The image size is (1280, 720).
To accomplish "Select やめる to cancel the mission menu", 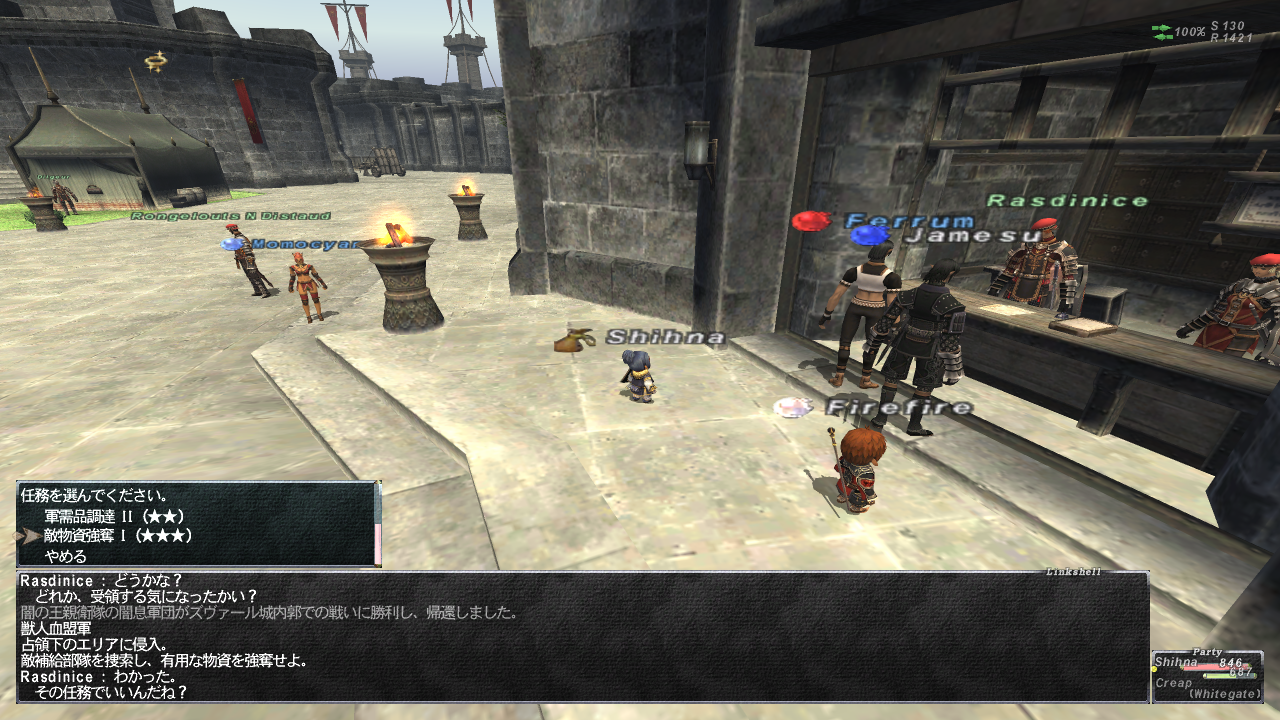I will point(66,556).
